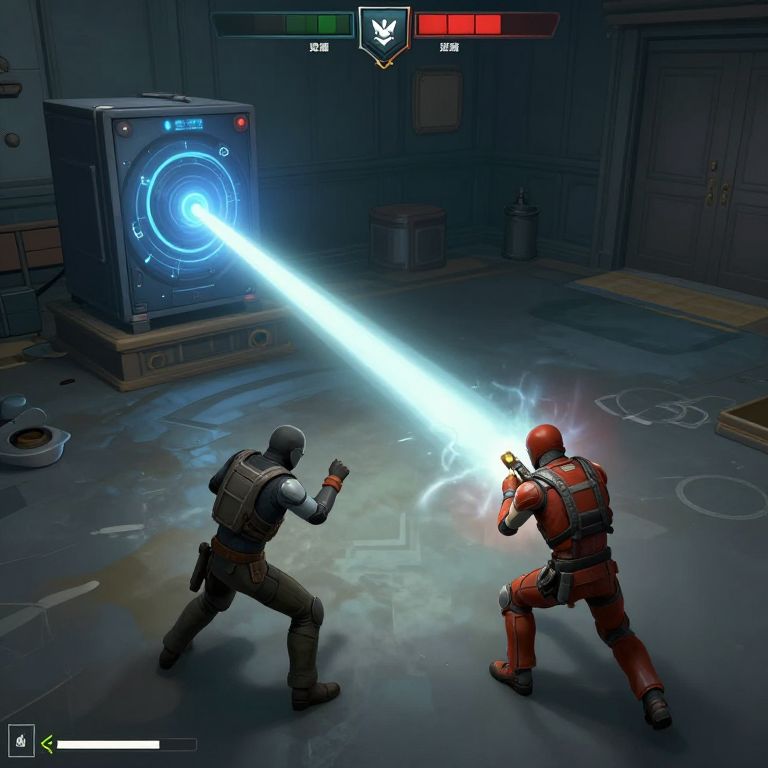Select the boxed item icon beside the white bar
Screen dimensions: 768x768
tap(21, 741)
